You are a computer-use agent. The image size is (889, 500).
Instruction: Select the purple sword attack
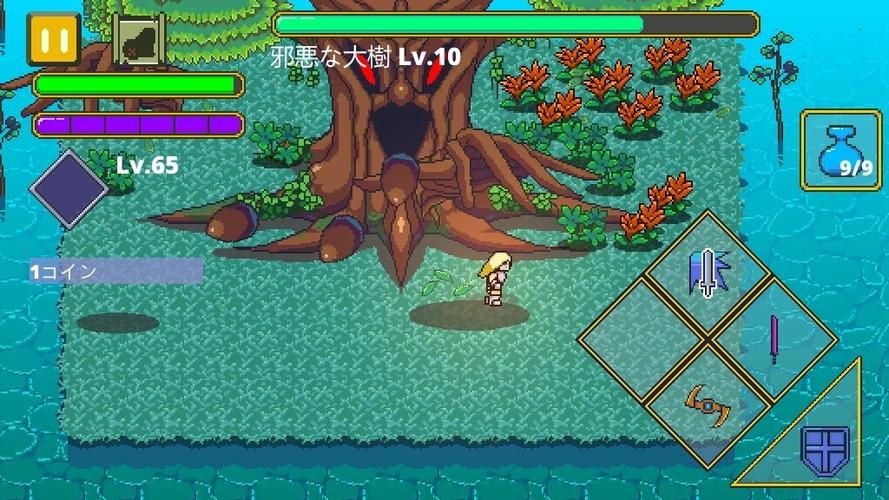[x=774, y=339]
